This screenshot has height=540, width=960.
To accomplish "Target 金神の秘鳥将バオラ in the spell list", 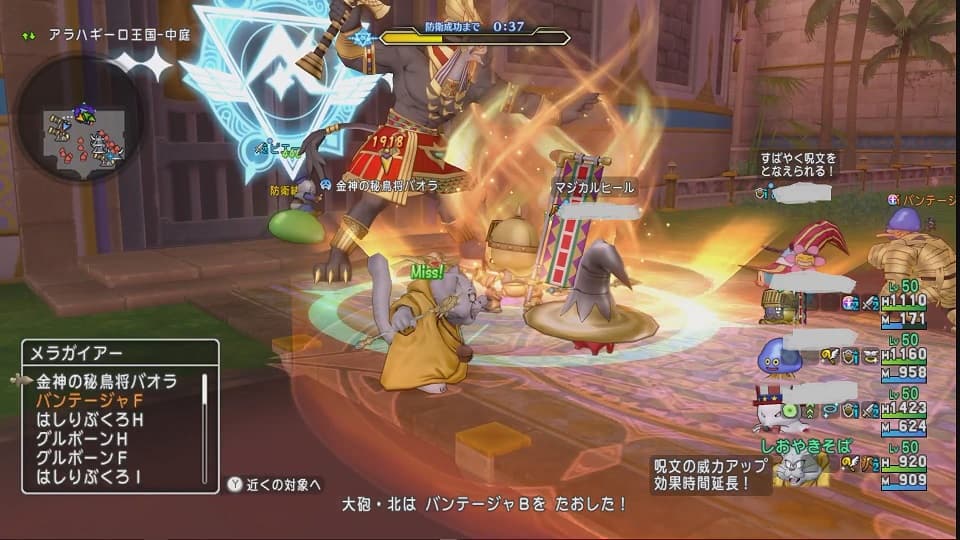I will (x=106, y=381).
